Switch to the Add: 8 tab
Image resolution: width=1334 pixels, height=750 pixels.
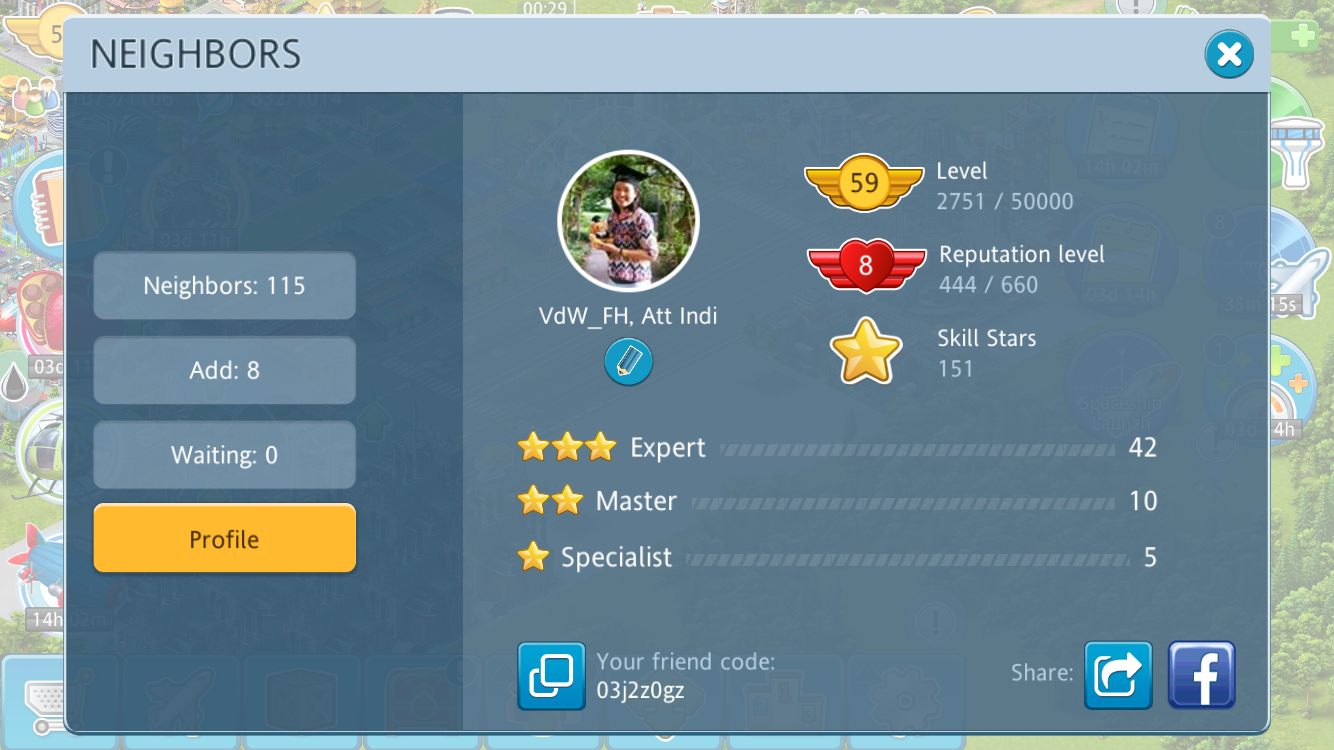point(224,370)
